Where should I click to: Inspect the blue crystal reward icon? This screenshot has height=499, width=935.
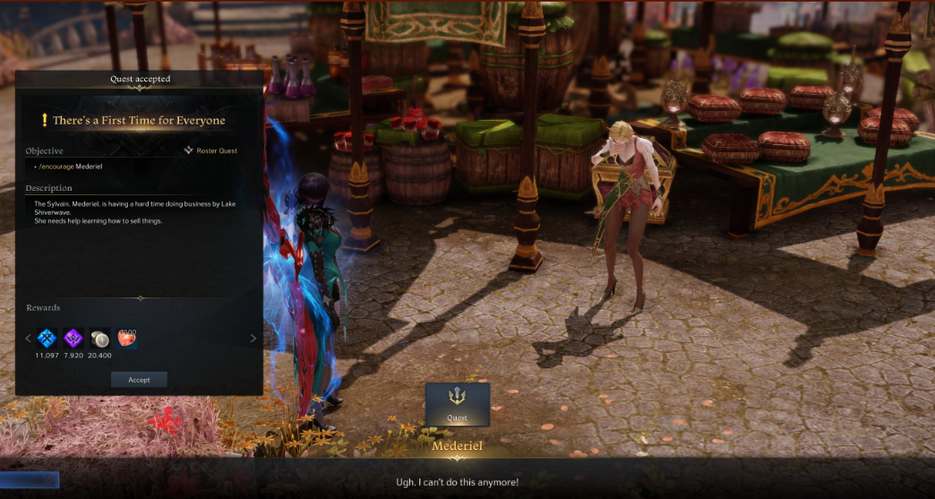pos(47,338)
